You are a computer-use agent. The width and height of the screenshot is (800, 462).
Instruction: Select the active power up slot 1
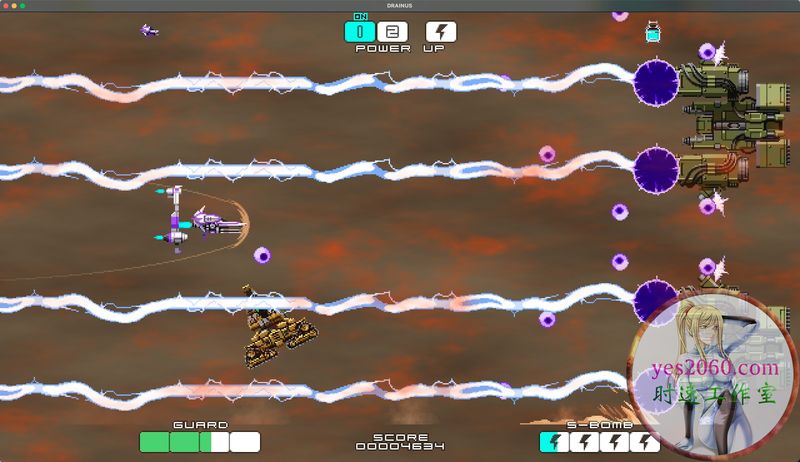(360, 31)
